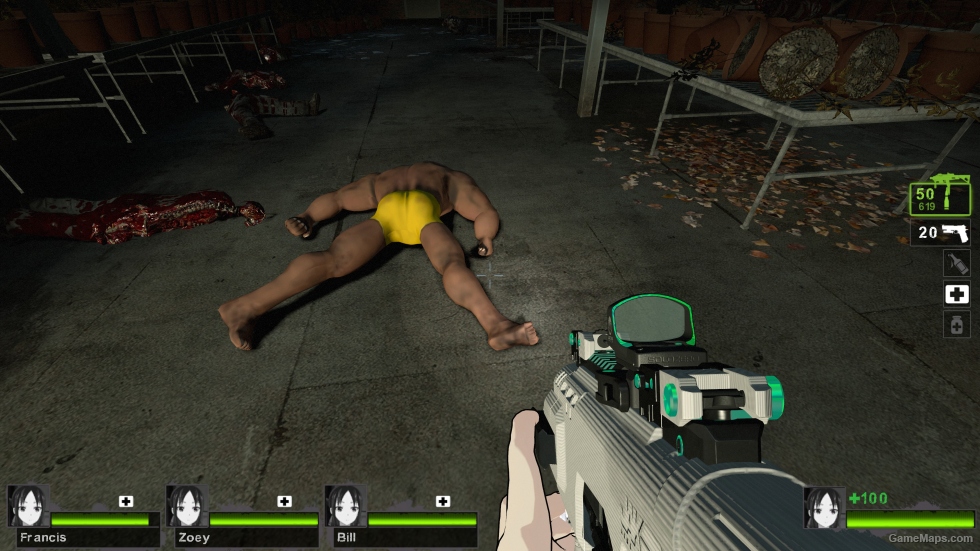Switch to the pistol weapon slot

[x=940, y=234]
